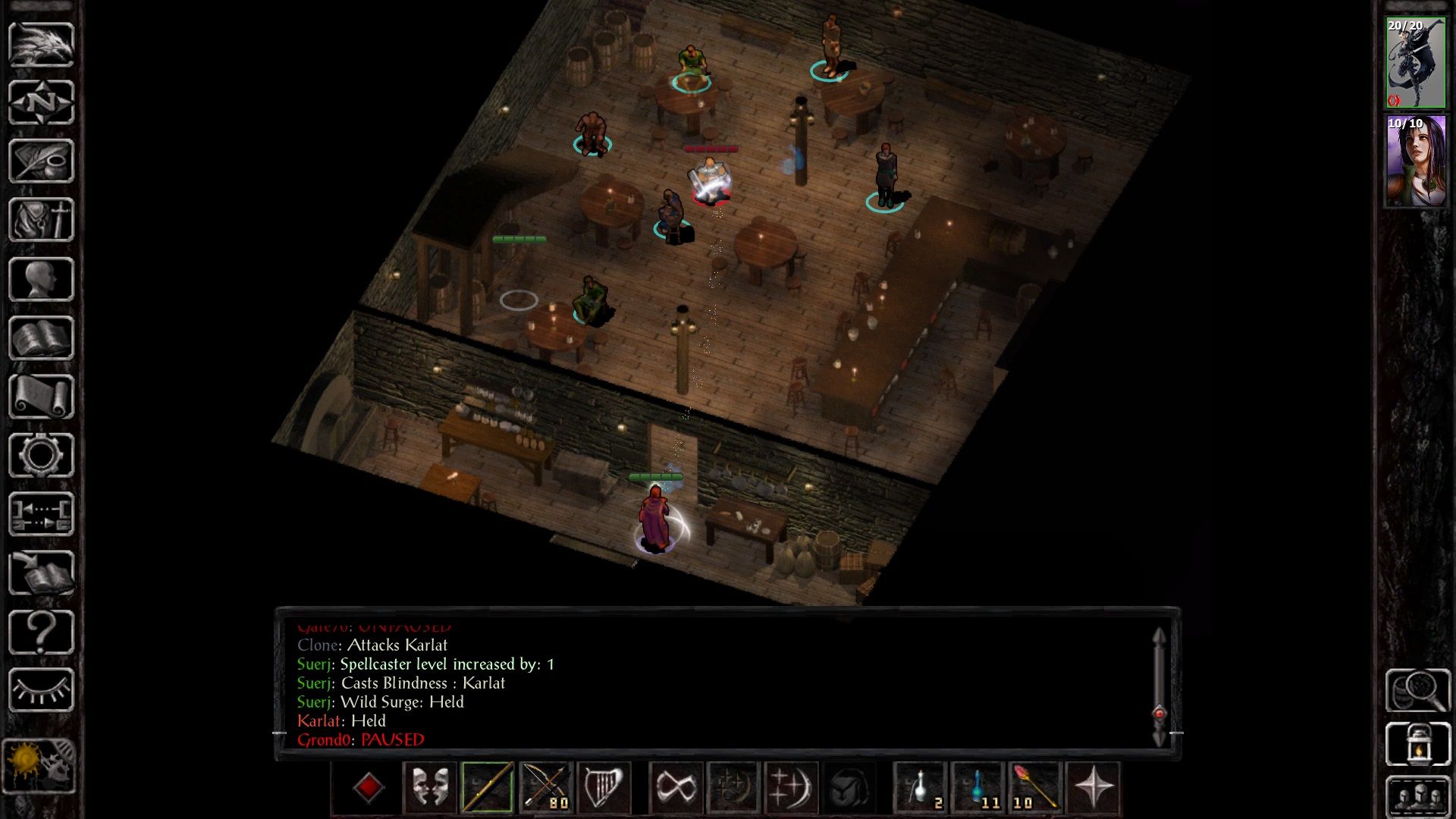Open the area map with the compass button

(x=41, y=102)
